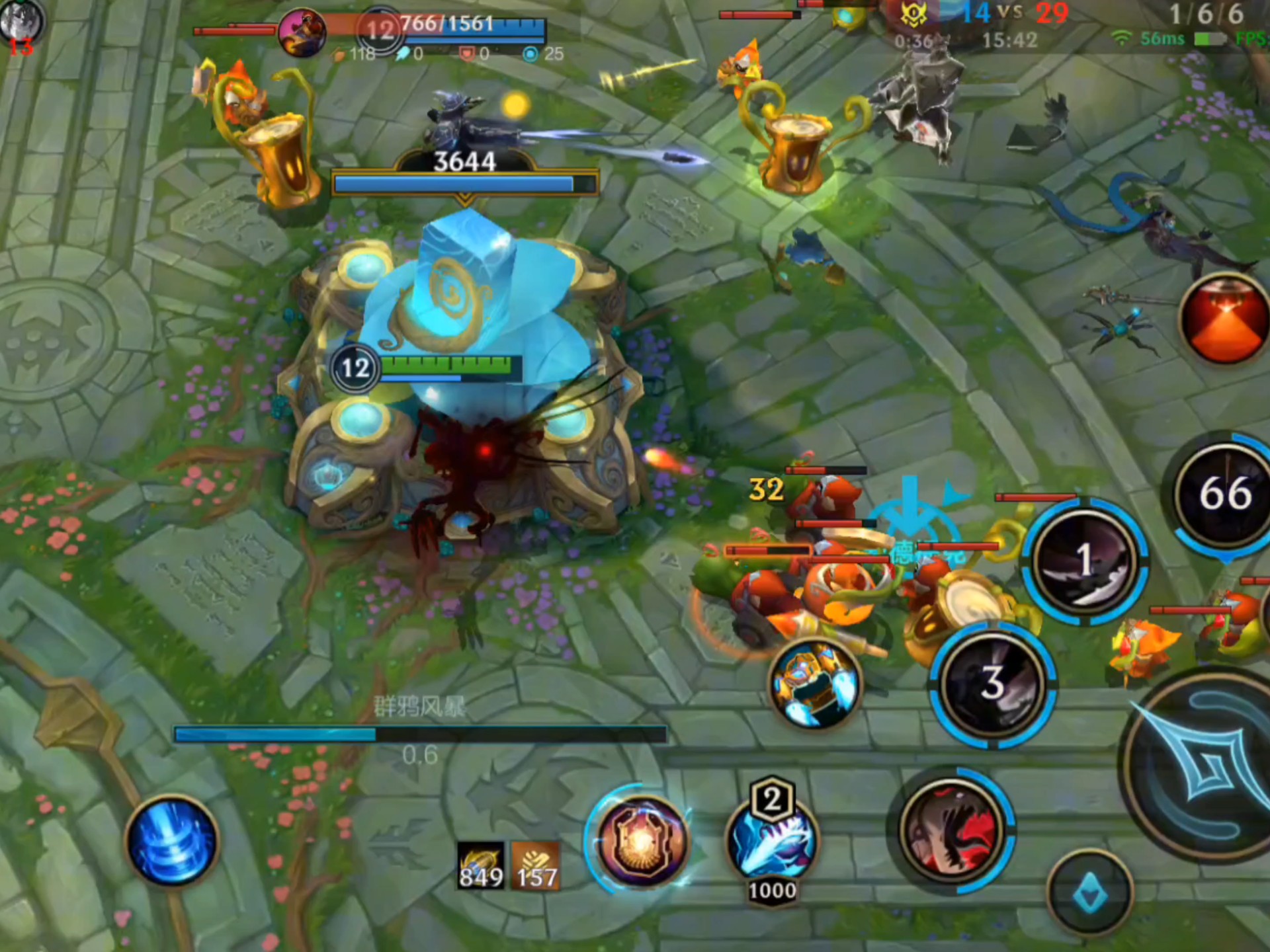Buy the suggested item costing 157 gold
This screenshot has width=1270, height=952.
(x=536, y=866)
